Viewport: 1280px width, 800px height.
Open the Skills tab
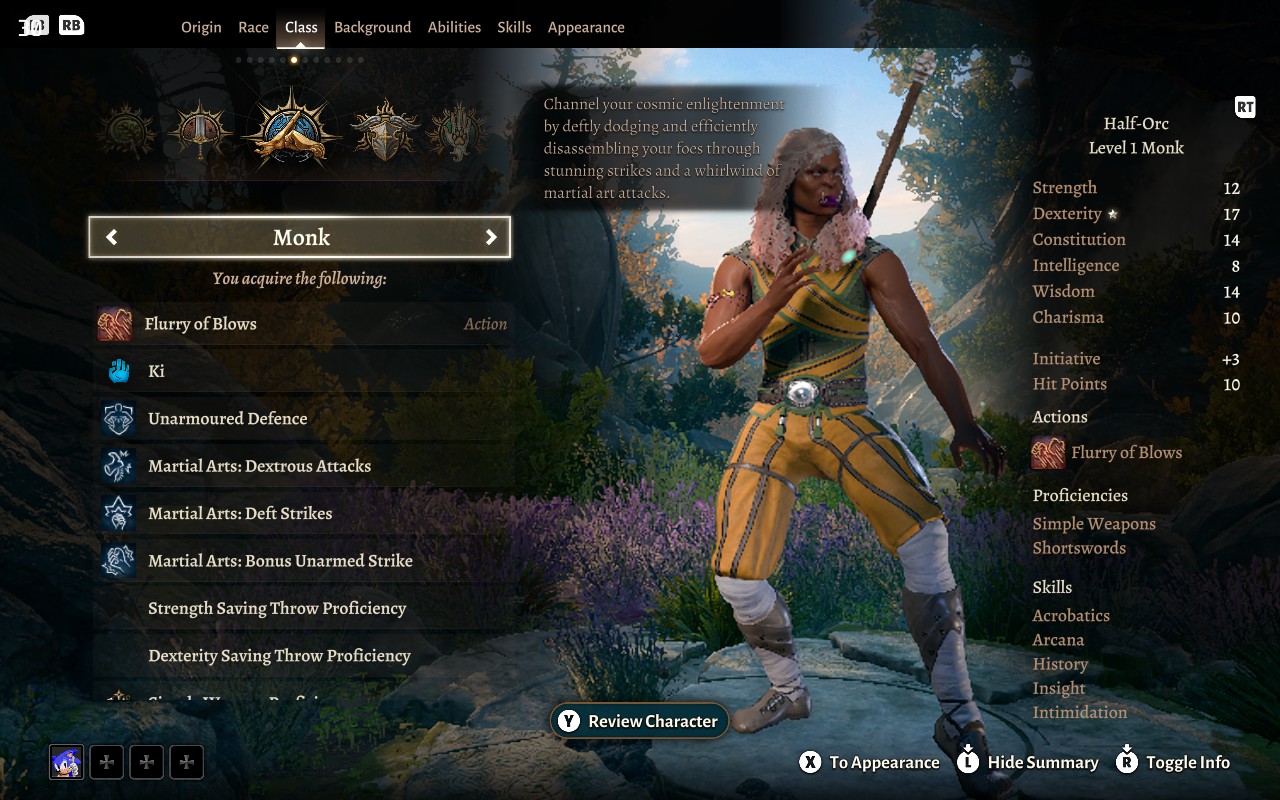514,27
